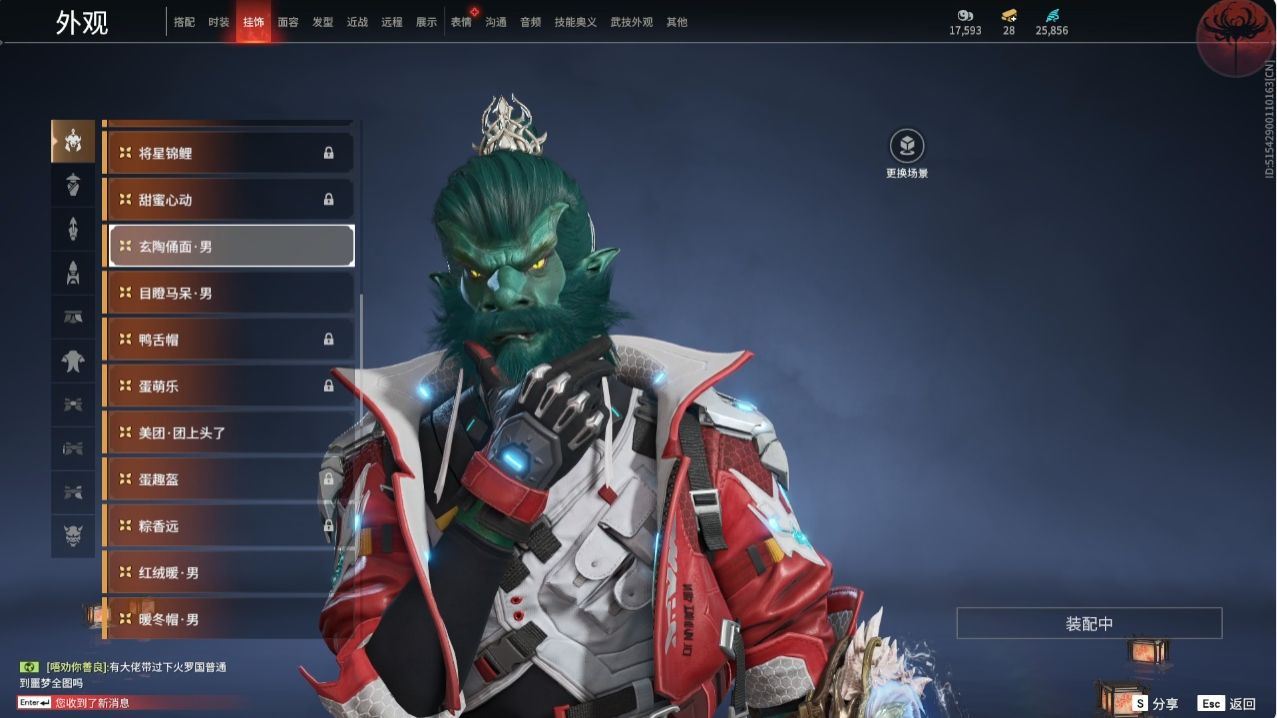The image size is (1277, 718).
Task: Switch to the 发型 tab
Action: (322, 22)
